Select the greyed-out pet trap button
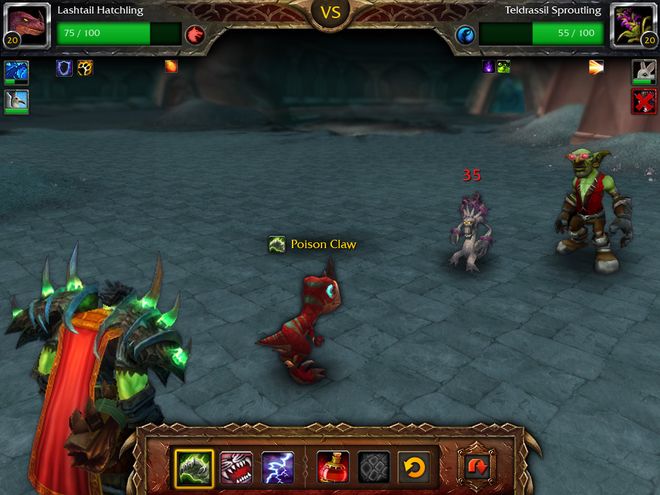 pyautogui.click(x=373, y=467)
